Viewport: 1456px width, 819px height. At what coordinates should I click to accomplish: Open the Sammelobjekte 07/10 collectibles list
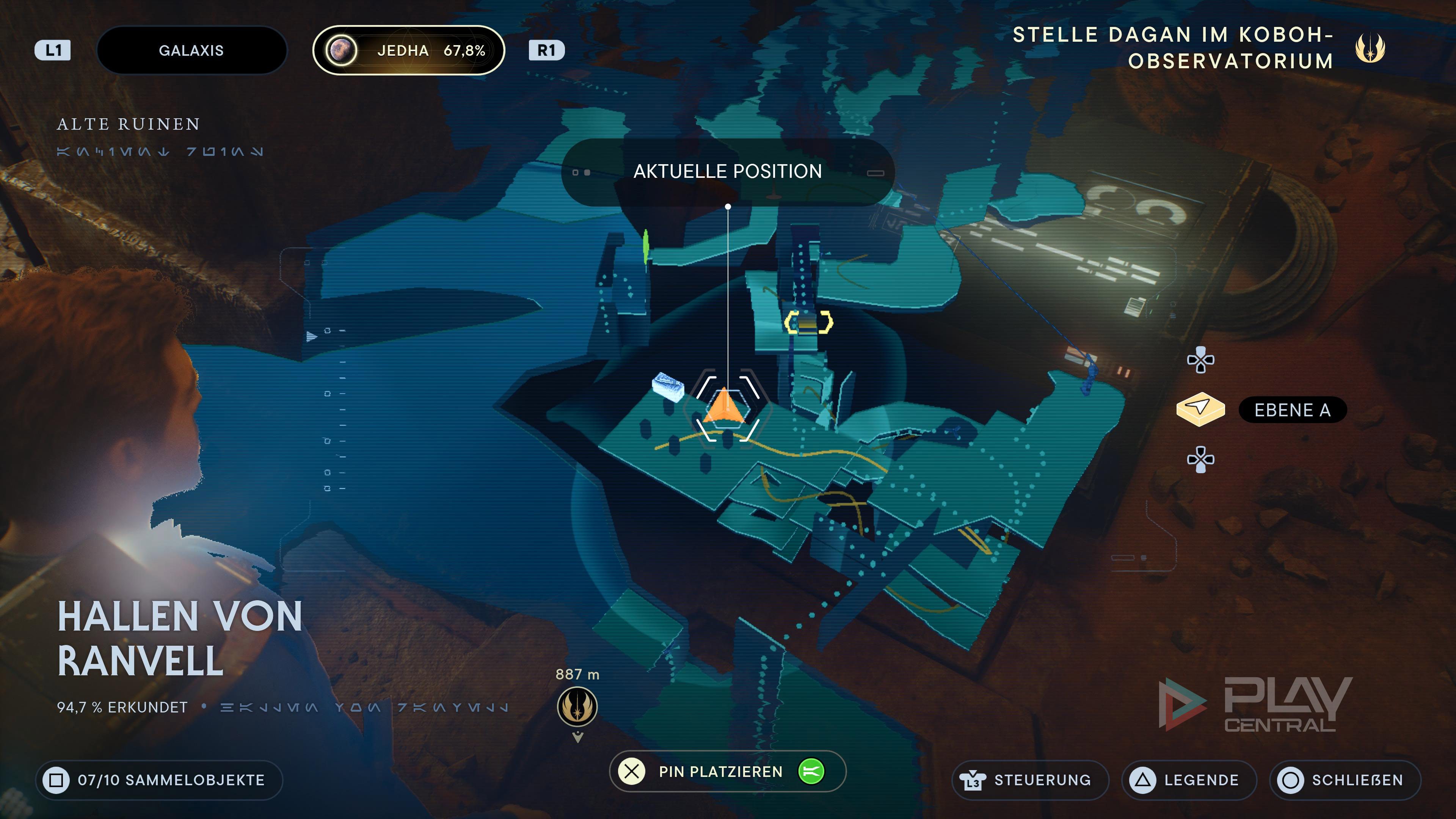pyautogui.click(x=159, y=780)
